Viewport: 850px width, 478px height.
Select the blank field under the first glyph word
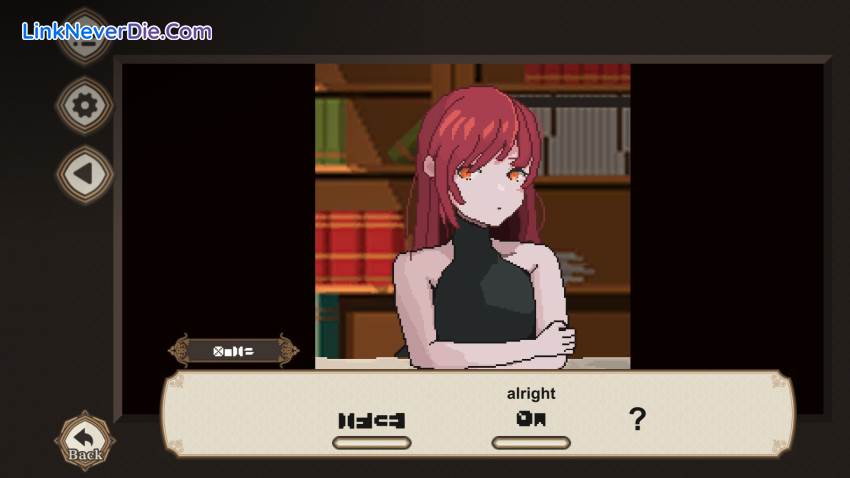[x=371, y=443]
